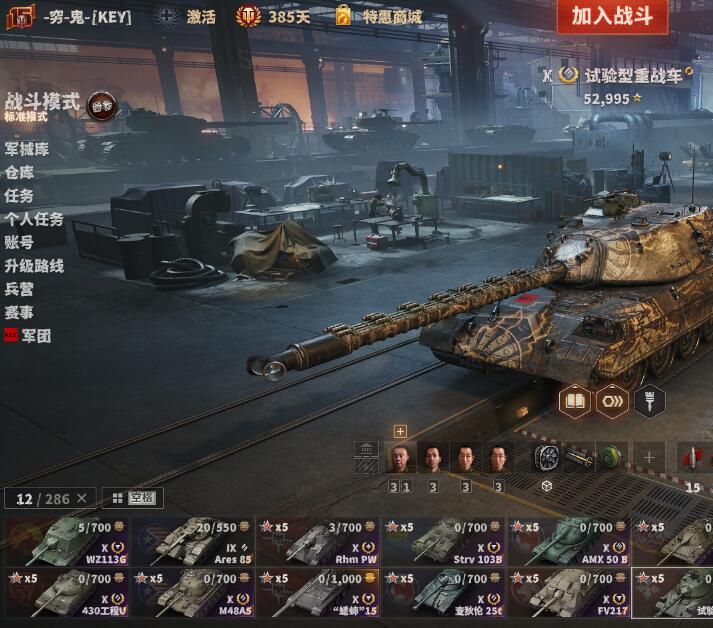The height and width of the screenshot is (628, 713).
Task: Open the 兵营 barracks menu
Action: click(19, 289)
